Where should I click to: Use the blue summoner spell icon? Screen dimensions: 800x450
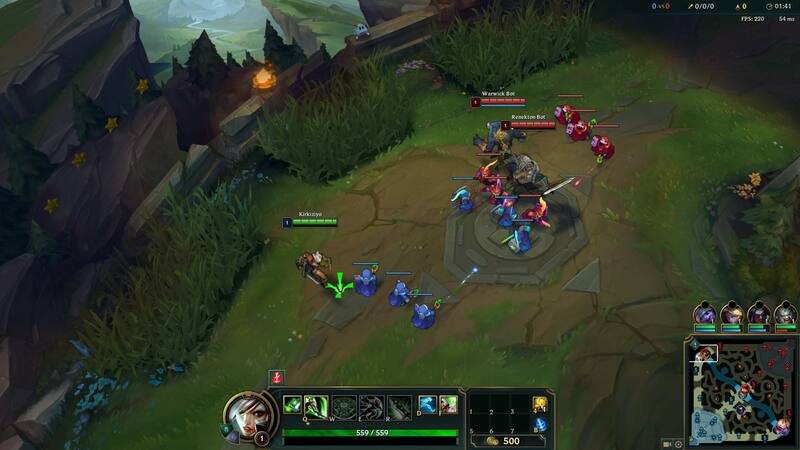pos(427,405)
